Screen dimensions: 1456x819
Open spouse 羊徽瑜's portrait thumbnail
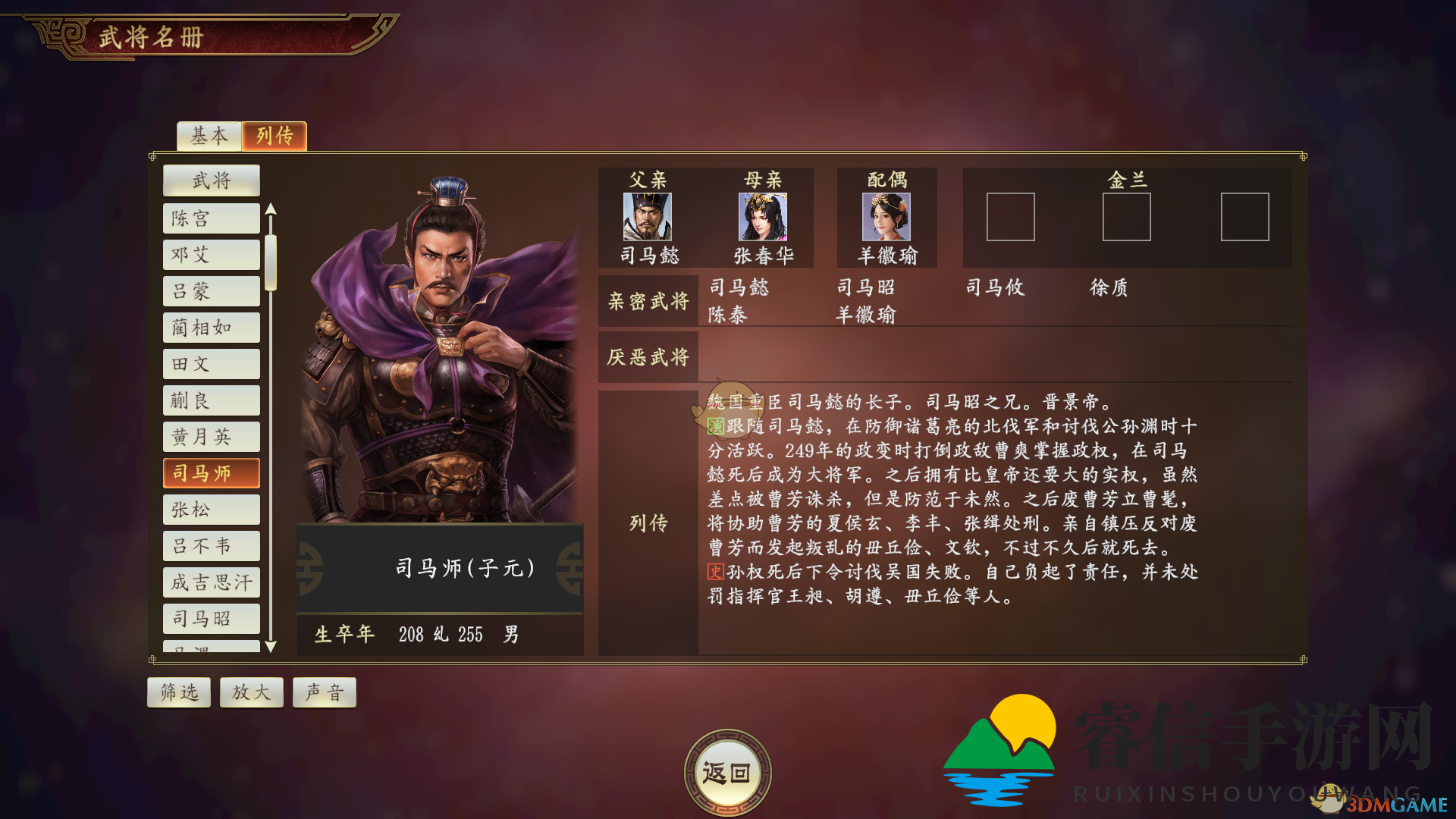coord(886,219)
